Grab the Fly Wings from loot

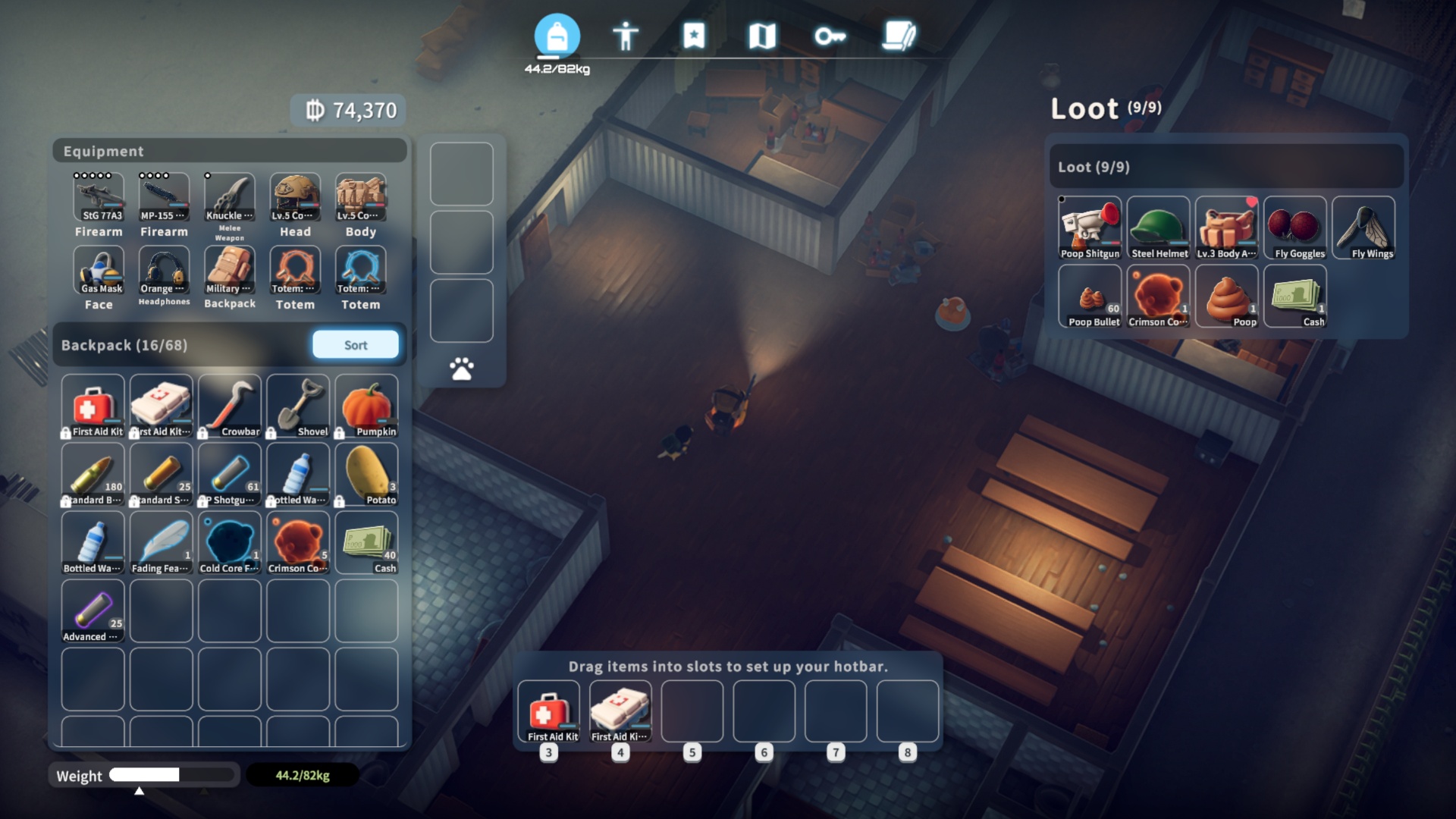pyautogui.click(x=1363, y=227)
